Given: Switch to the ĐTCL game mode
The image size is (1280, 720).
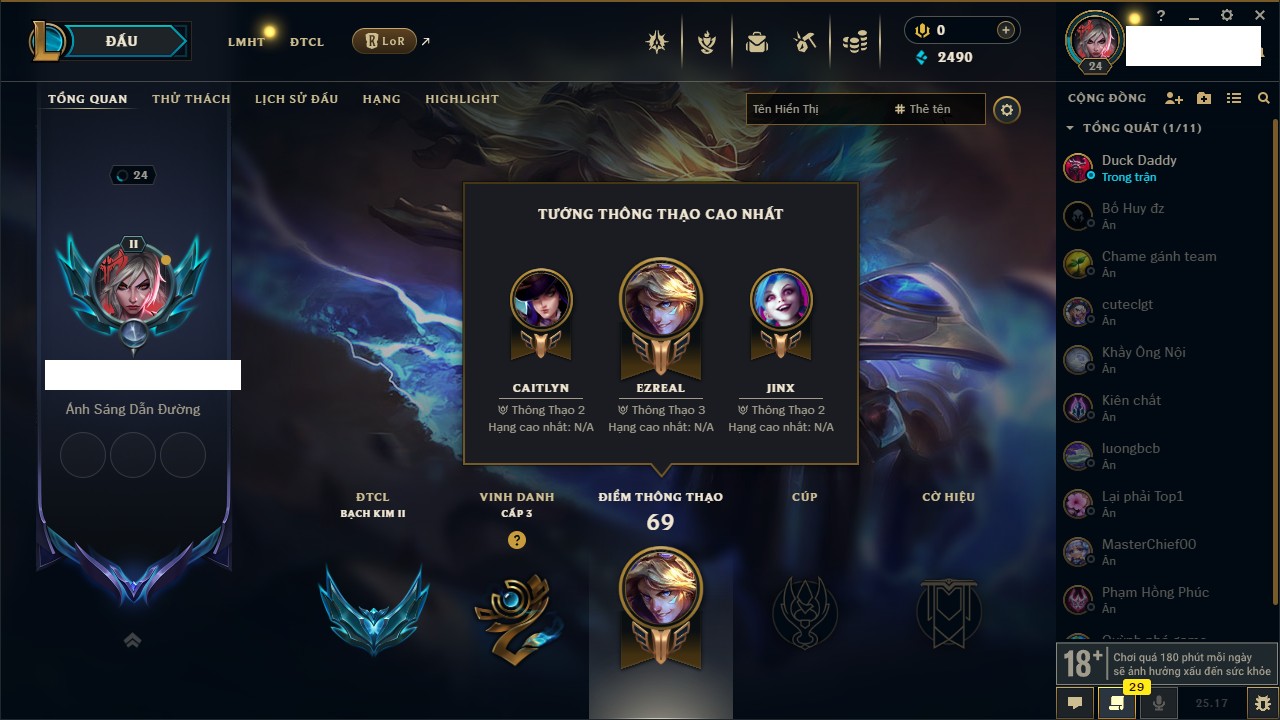Looking at the screenshot, I should (307, 42).
